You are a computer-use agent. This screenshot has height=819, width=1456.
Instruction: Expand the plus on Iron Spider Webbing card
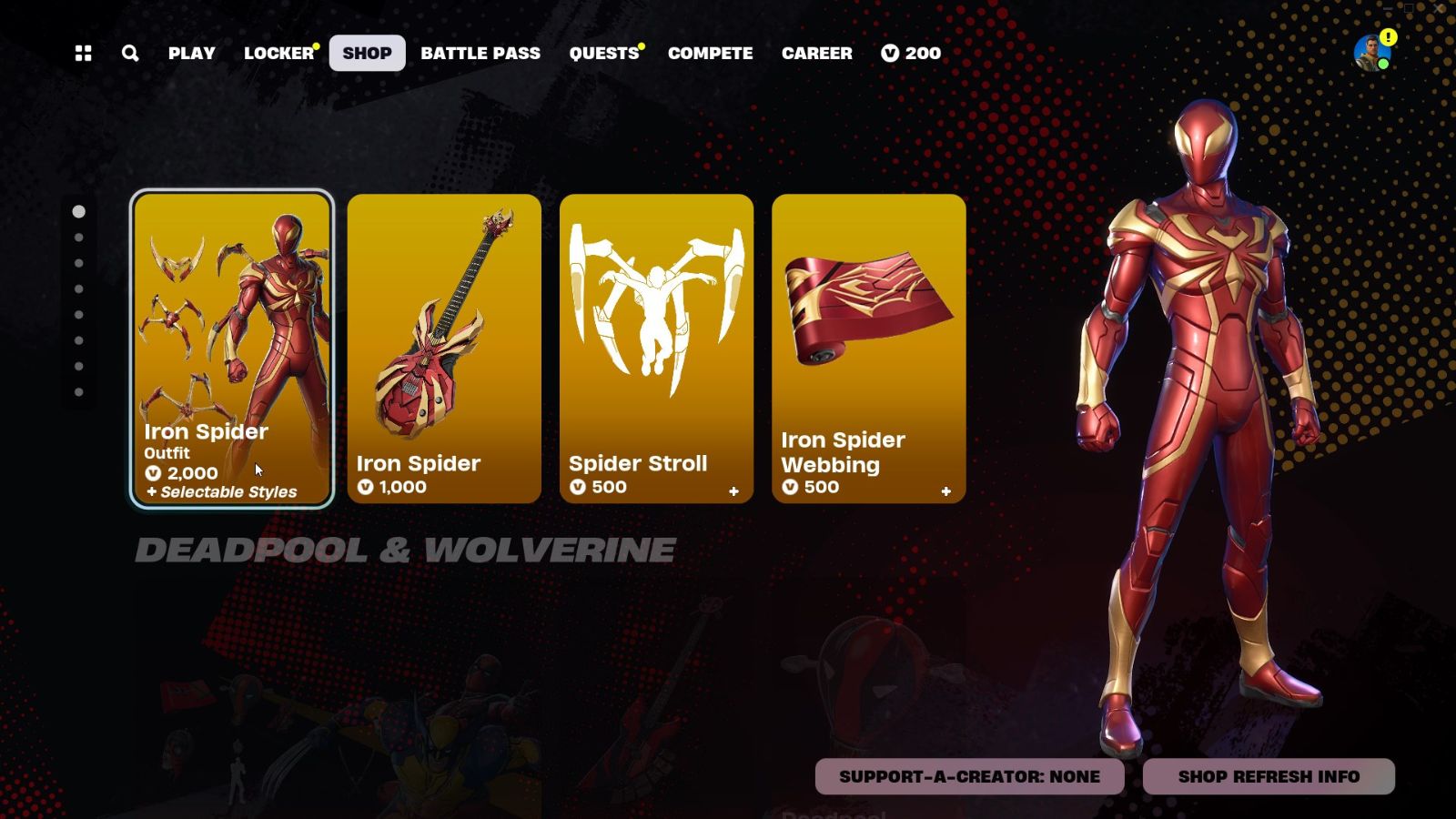pyautogui.click(x=945, y=490)
